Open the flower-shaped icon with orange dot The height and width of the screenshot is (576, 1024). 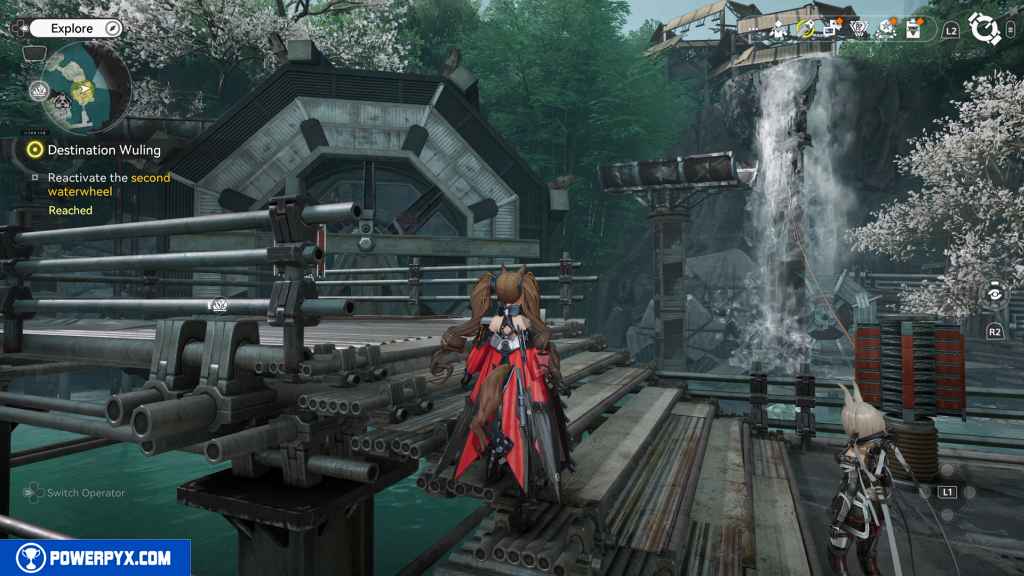click(884, 30)
